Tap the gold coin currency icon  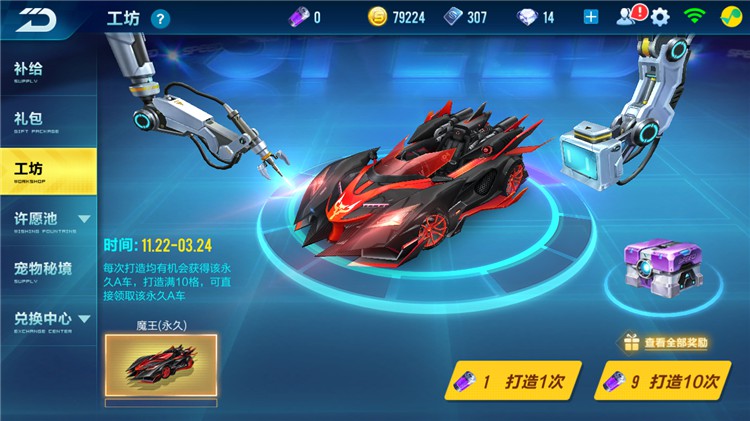pyautogui.click(x=377, y=17)
